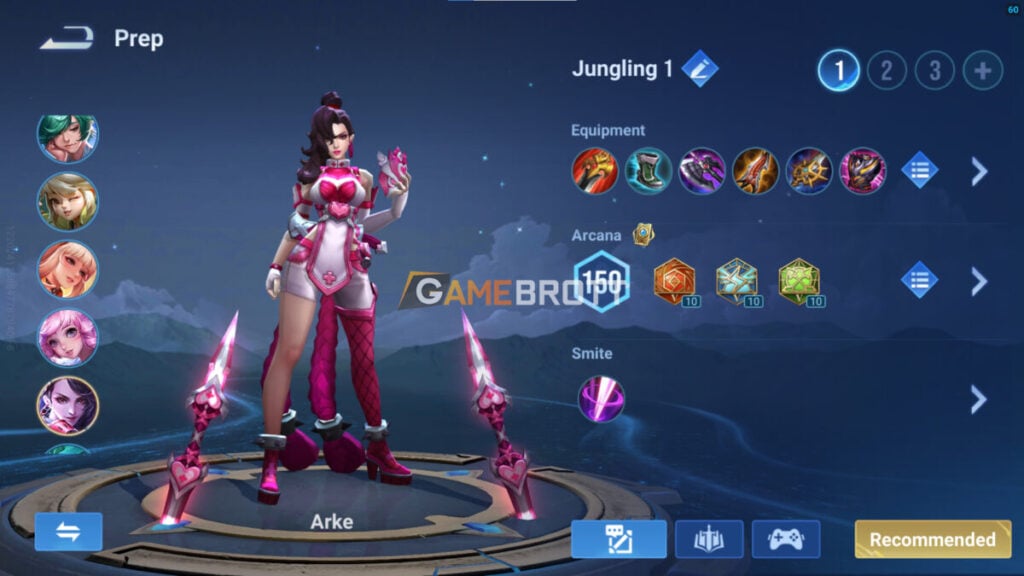Choose the Smite skill icon
Image resolution: width=1024 pixels, height=576 pixels.
point(601,398)
